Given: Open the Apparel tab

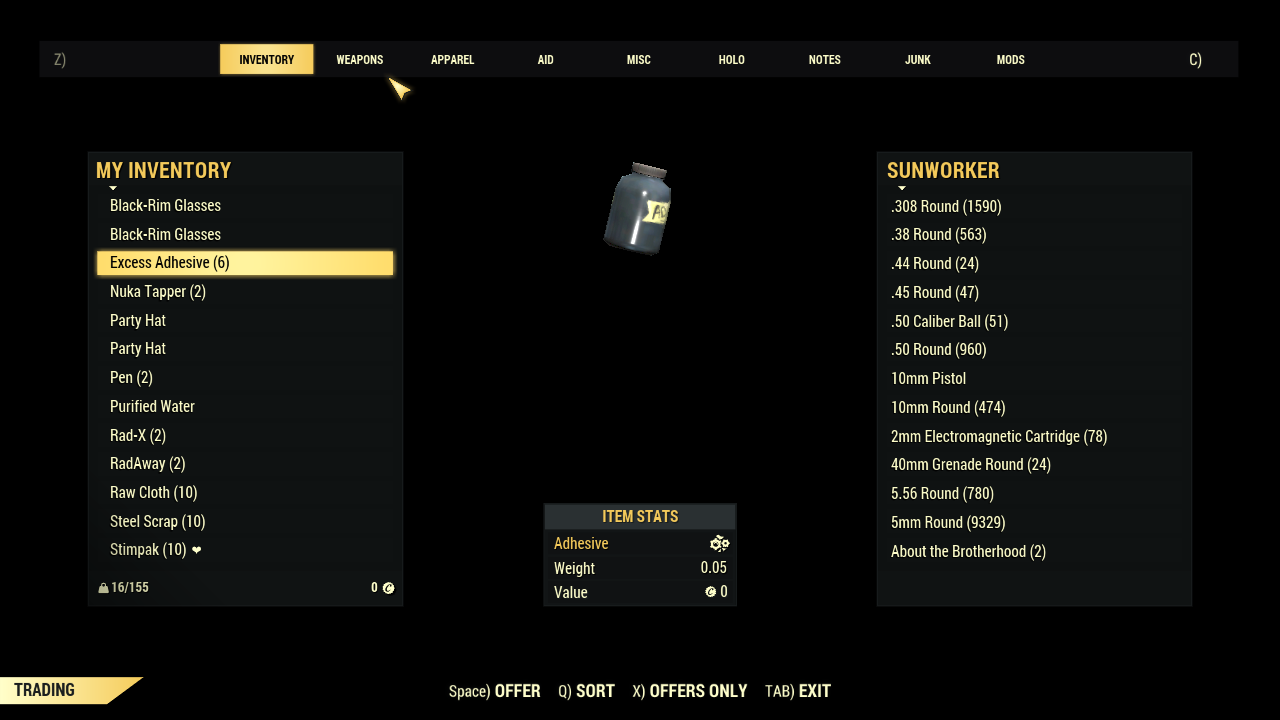Looking at the screenshot, I should pos(452,60).
